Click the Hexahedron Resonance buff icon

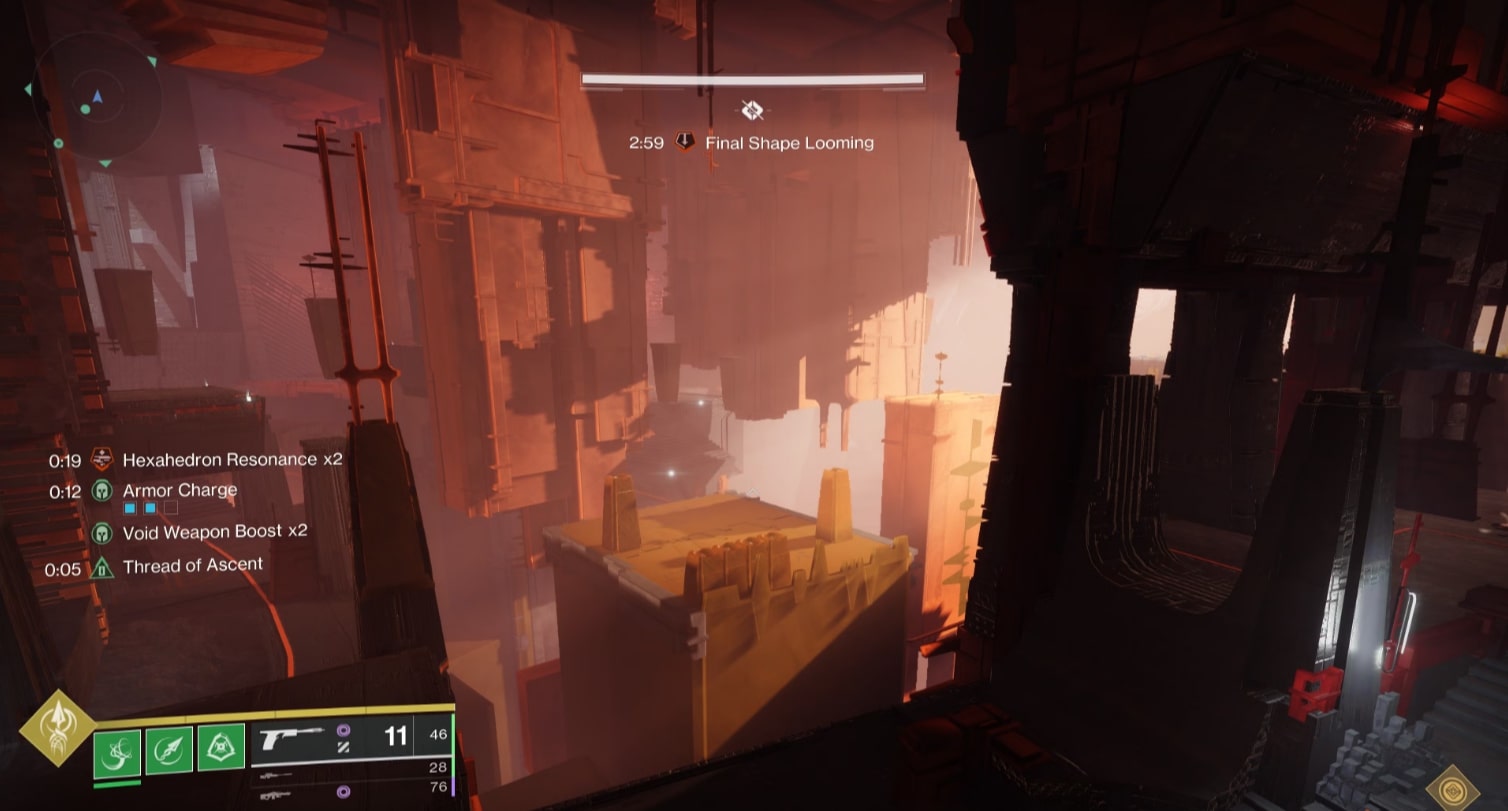tap(101, 460)
